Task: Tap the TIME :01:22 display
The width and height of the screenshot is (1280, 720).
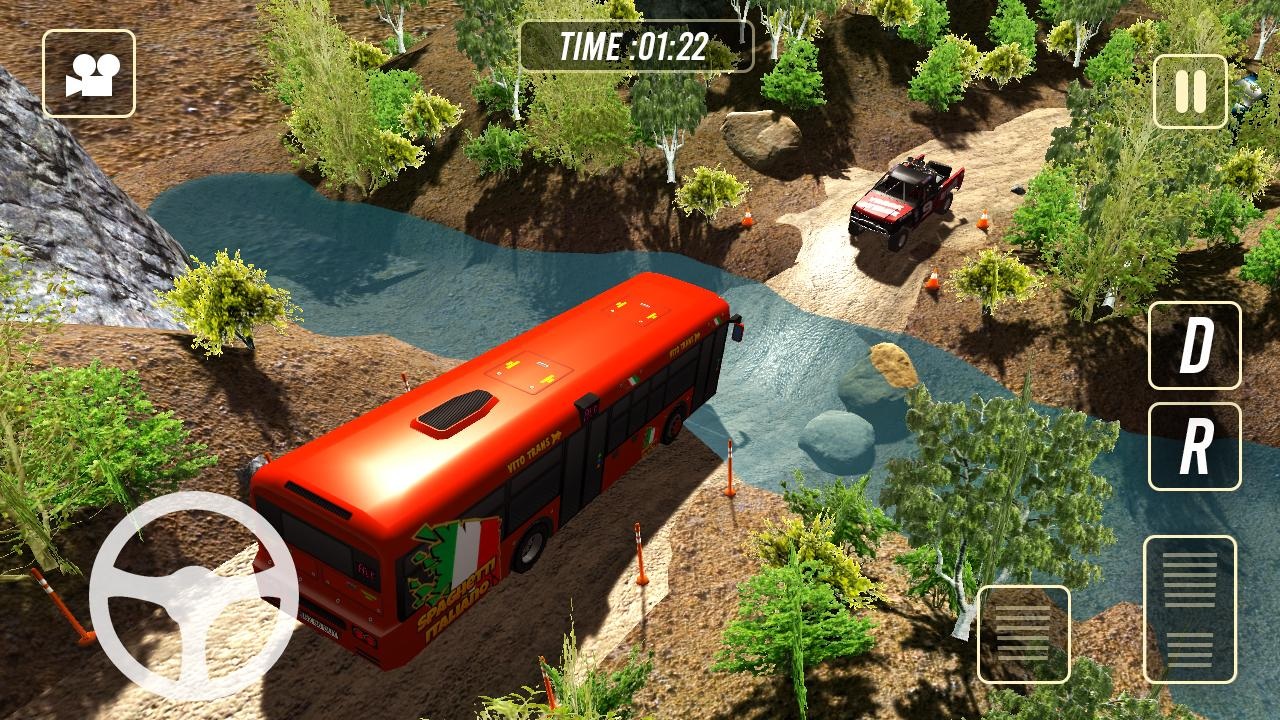Action: [633, 44]
